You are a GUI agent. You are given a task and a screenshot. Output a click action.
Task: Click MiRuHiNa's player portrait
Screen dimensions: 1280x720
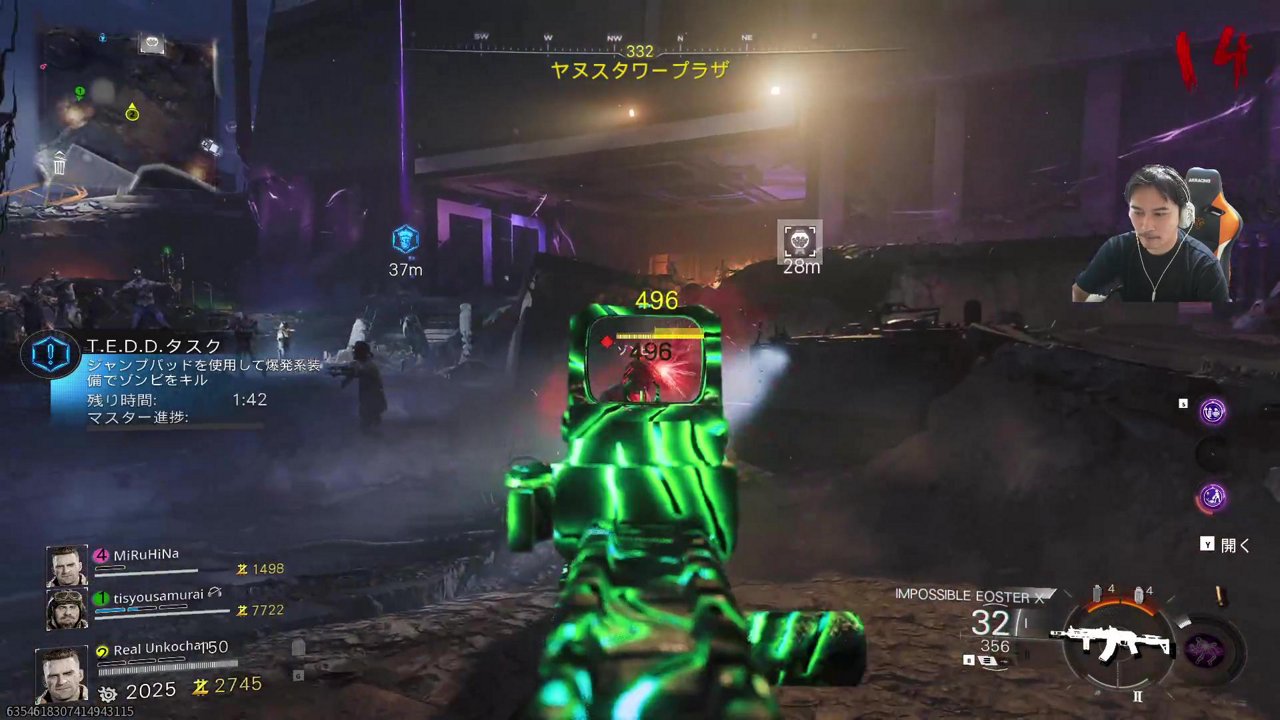[65, 565]
